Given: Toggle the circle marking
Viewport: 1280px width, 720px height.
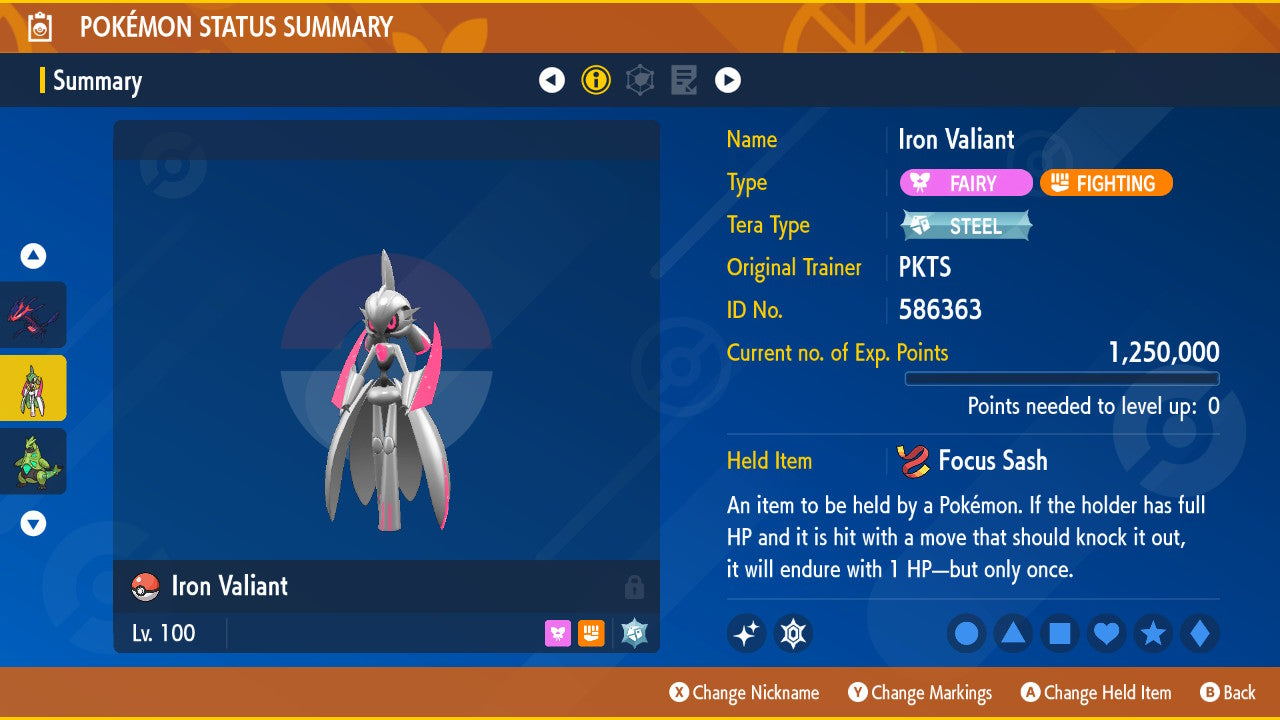Looking at the screenshot, I should [x=966, y=633].
